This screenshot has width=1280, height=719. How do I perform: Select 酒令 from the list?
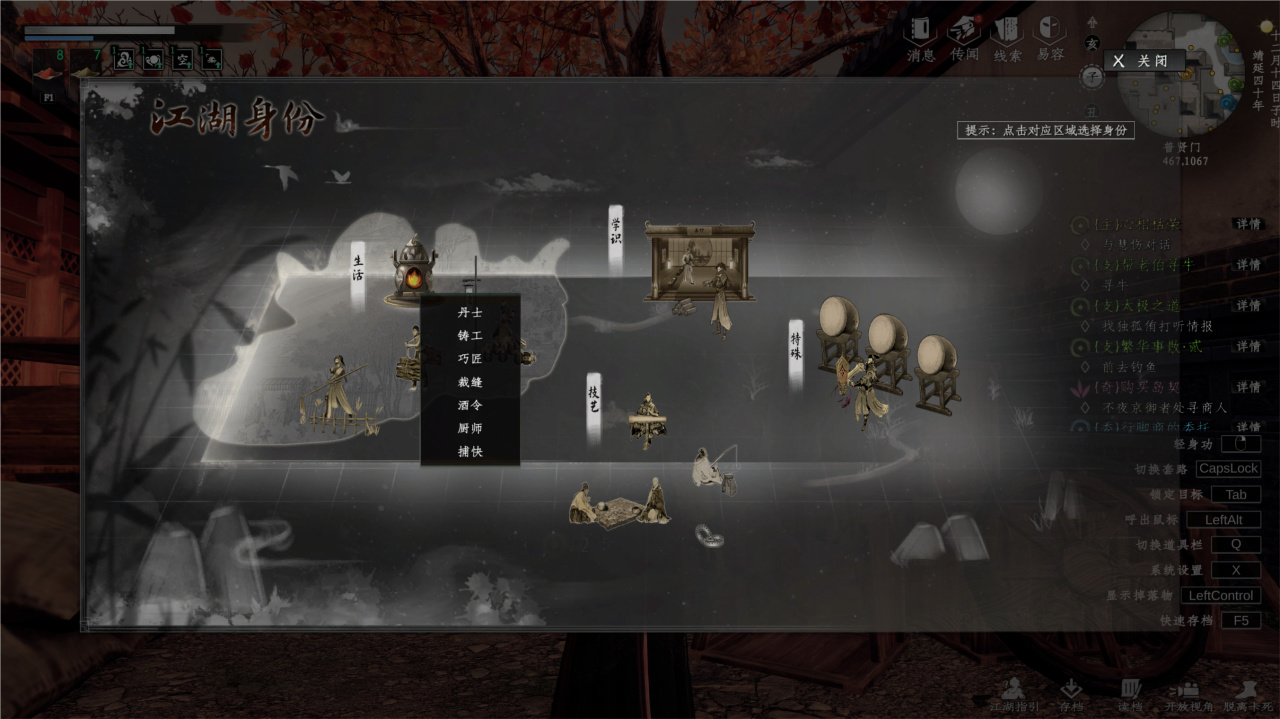[470, 405]
